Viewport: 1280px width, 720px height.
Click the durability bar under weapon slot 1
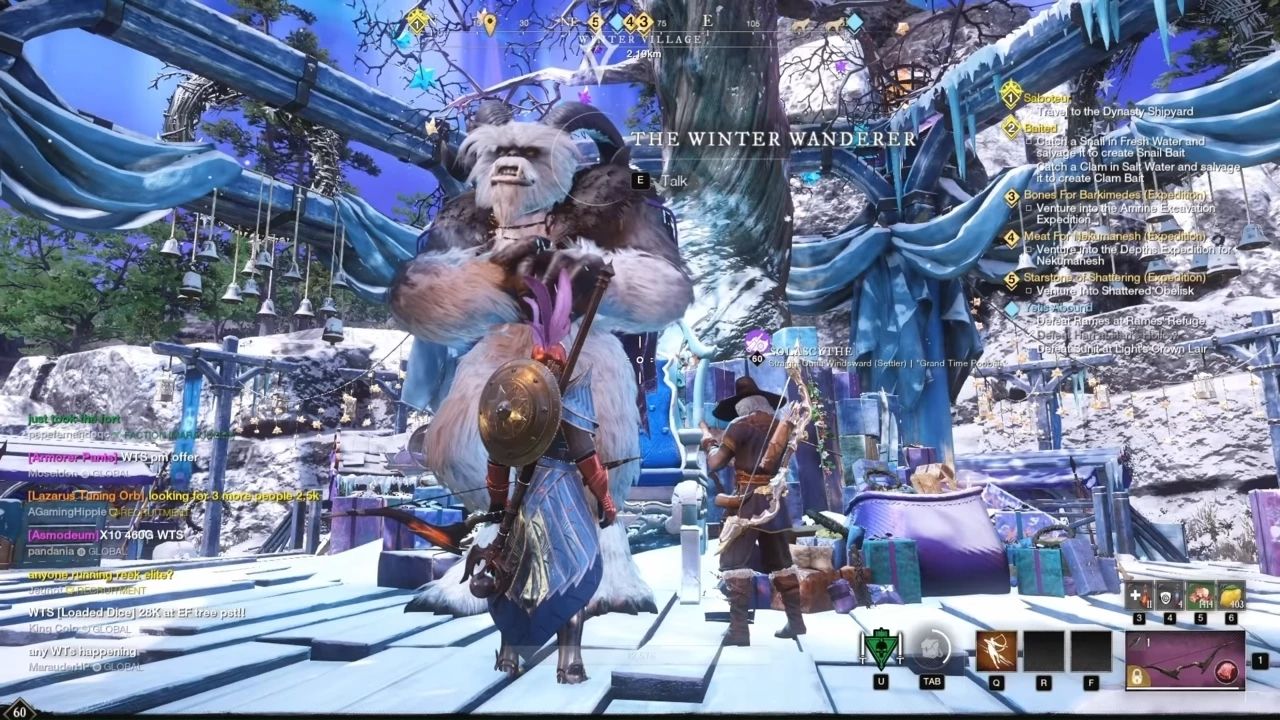1181,688
